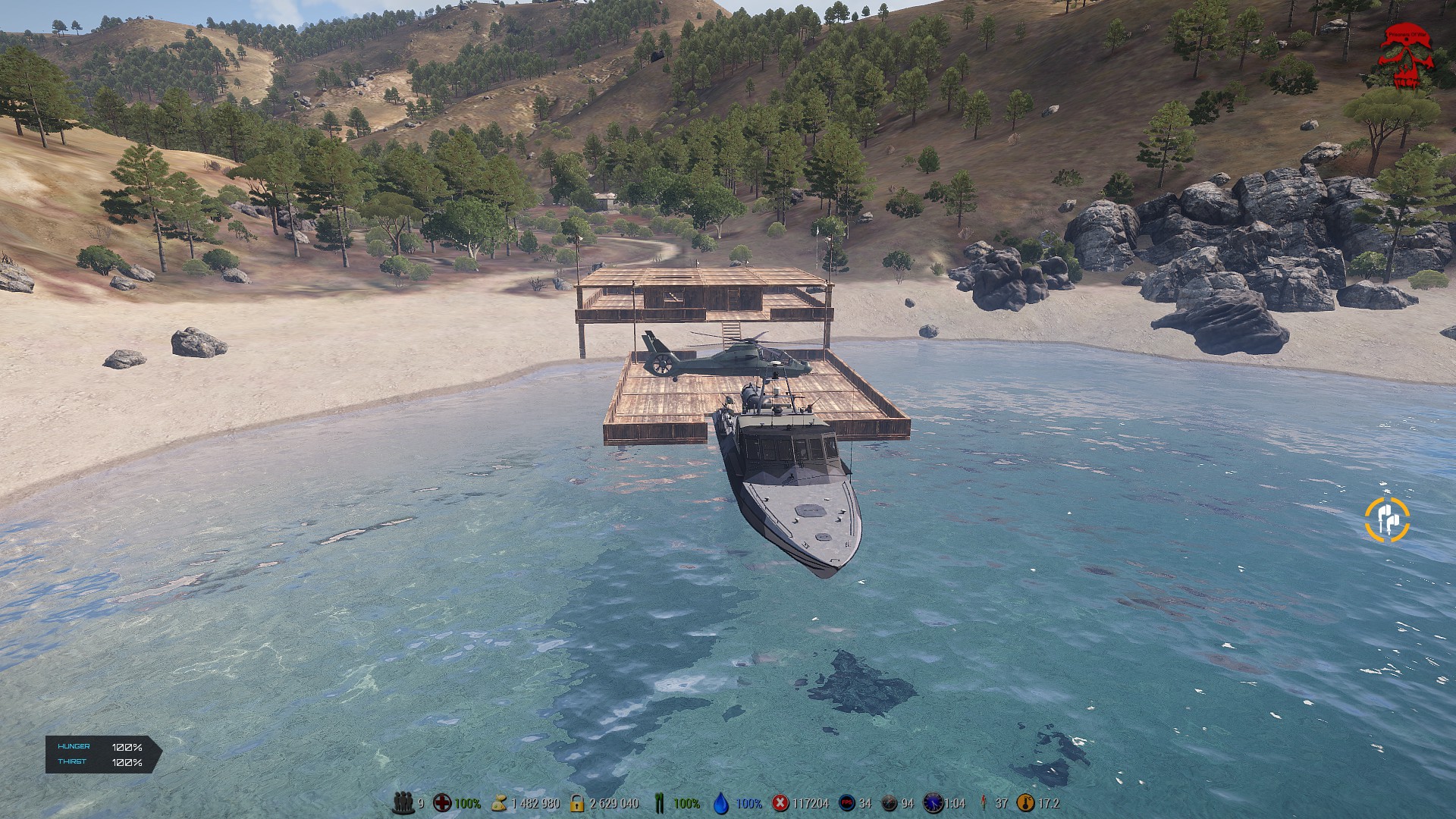1456x819 pixels.
Task: Select the FPS counter icon
Action: click(847, 802)
